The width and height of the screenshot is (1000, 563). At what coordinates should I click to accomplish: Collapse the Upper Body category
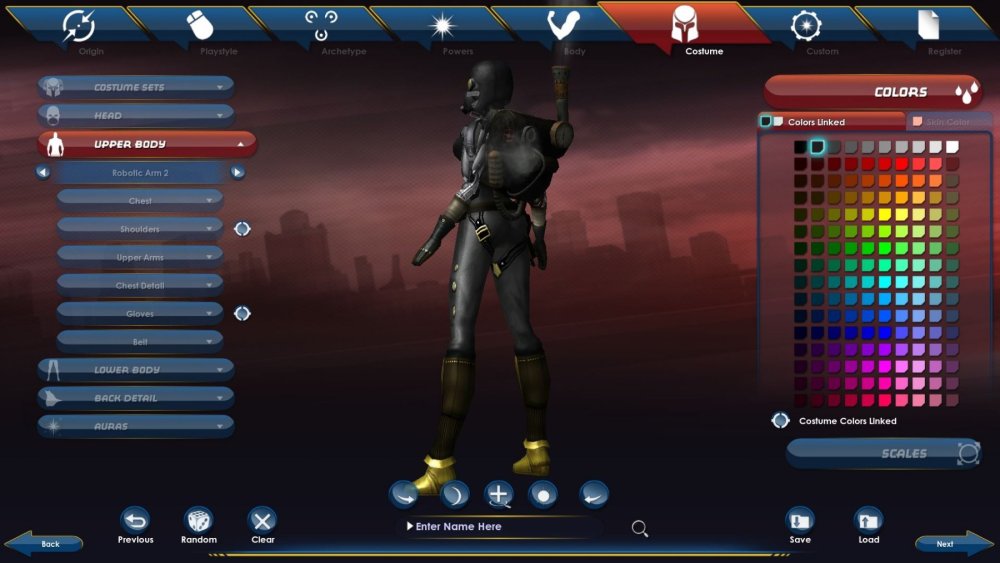[x=147, y=144]
